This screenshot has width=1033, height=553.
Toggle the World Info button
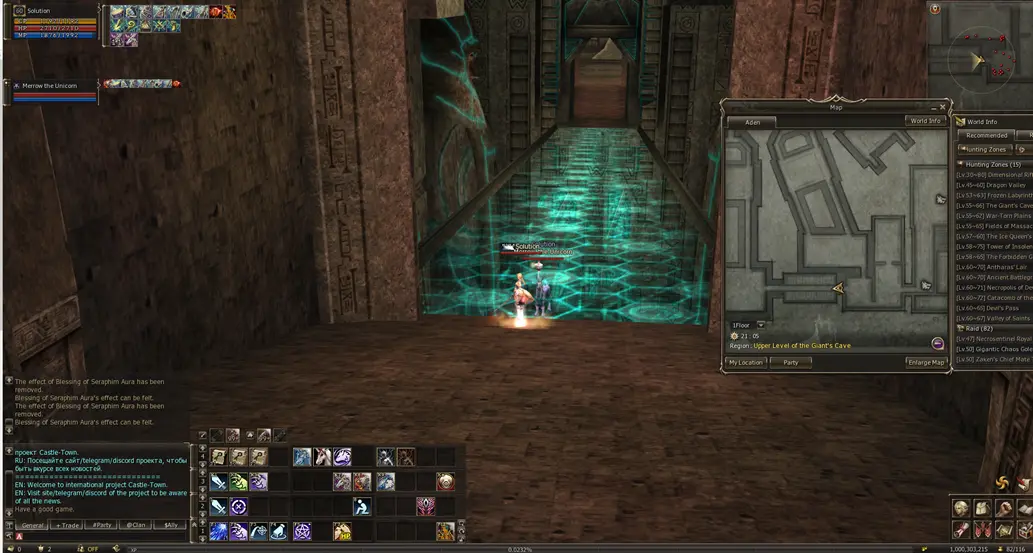click(924, 121)
